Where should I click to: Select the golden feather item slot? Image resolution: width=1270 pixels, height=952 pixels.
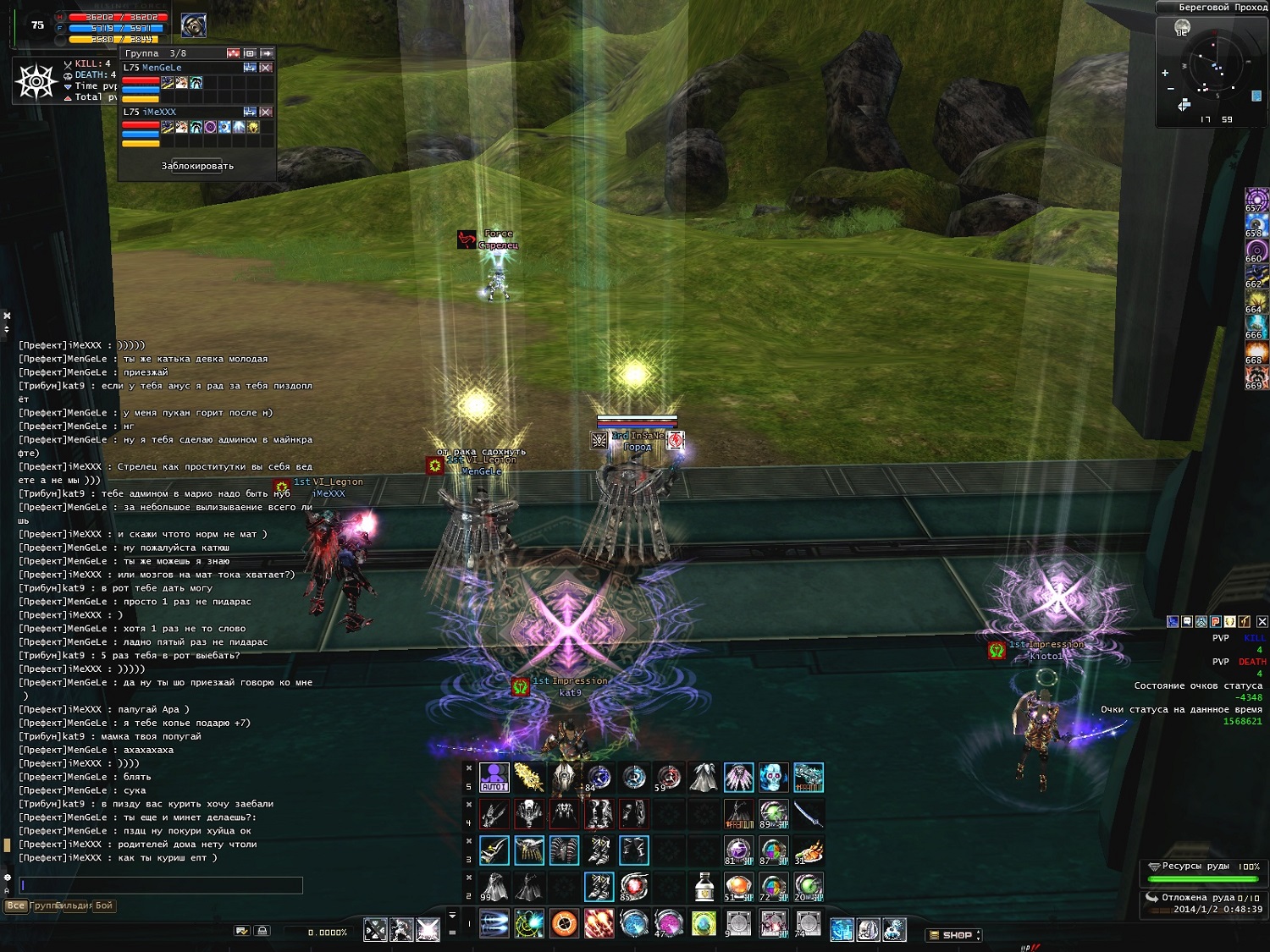point(529,777)
